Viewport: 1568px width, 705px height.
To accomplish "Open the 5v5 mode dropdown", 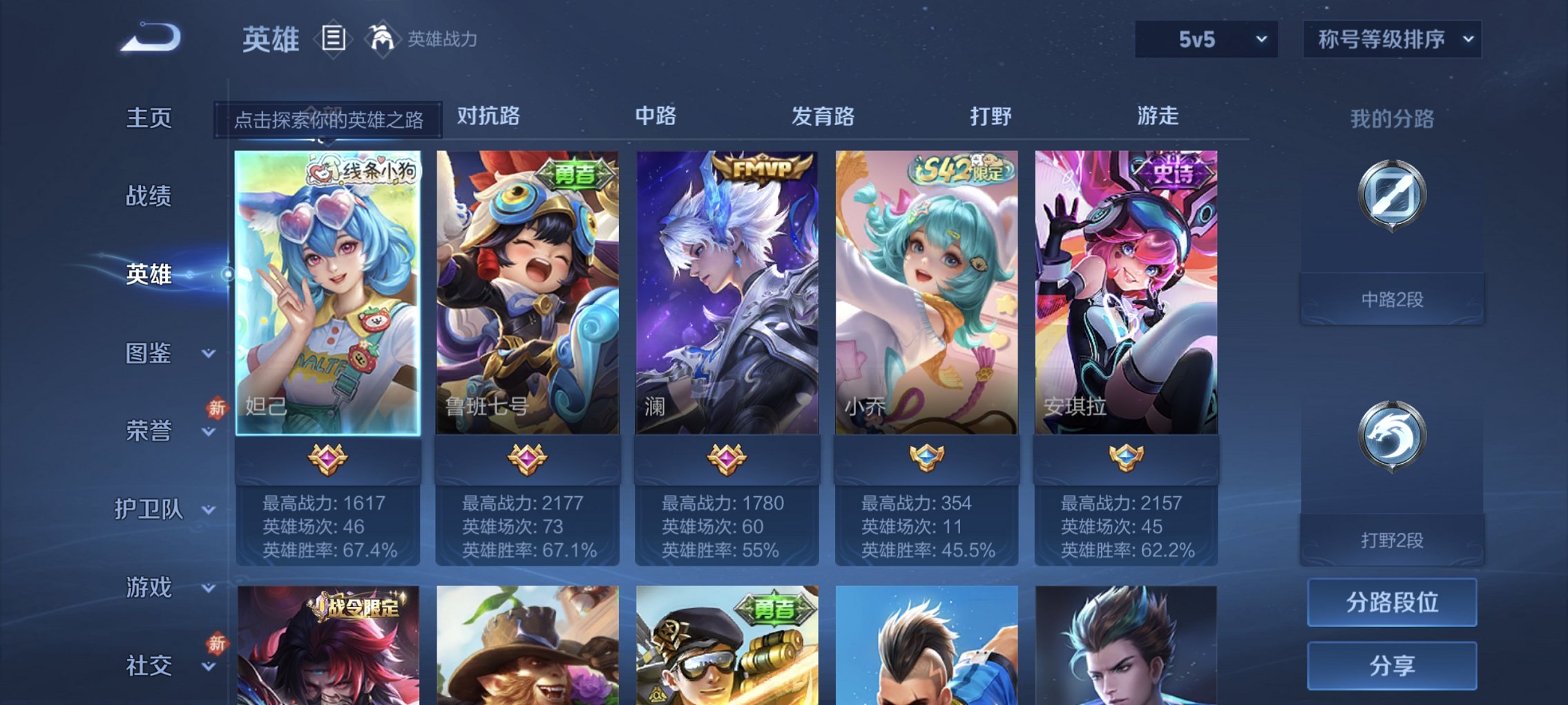I will coord(1205,39).
